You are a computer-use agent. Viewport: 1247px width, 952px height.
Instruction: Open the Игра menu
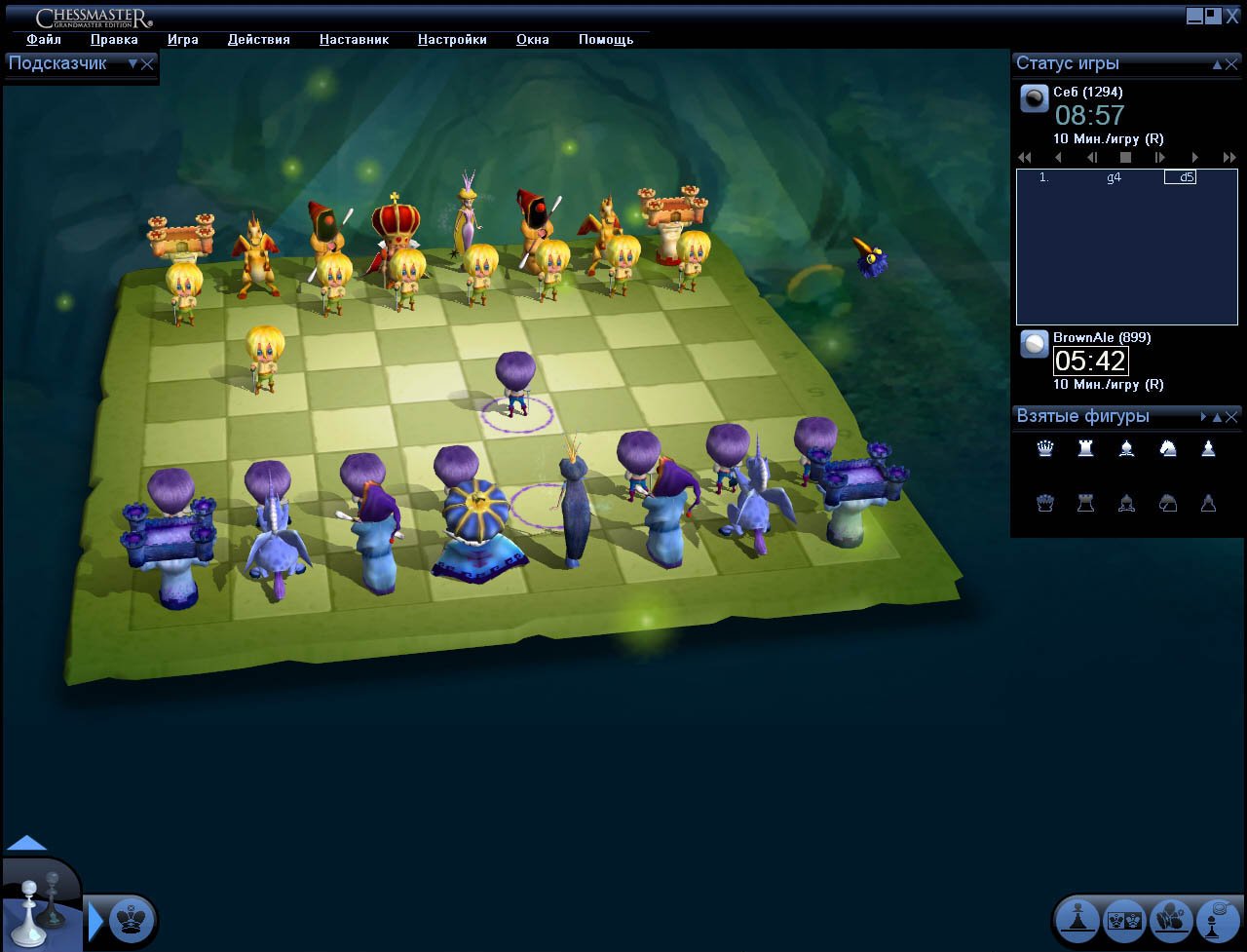183,39
